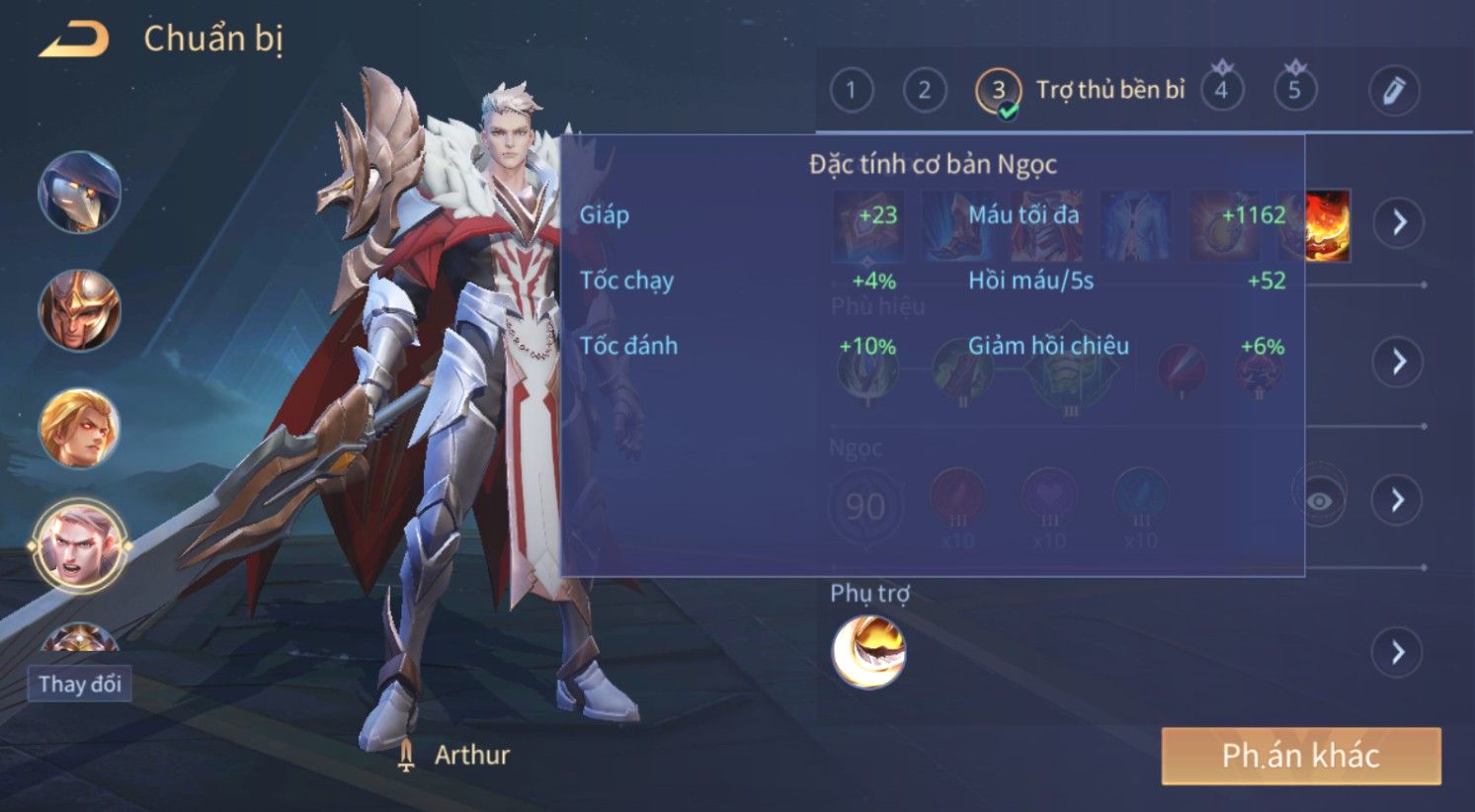Choose the active preset slot 3
The height and width of the screenshot is (812, 1475).
click(998, 91)
